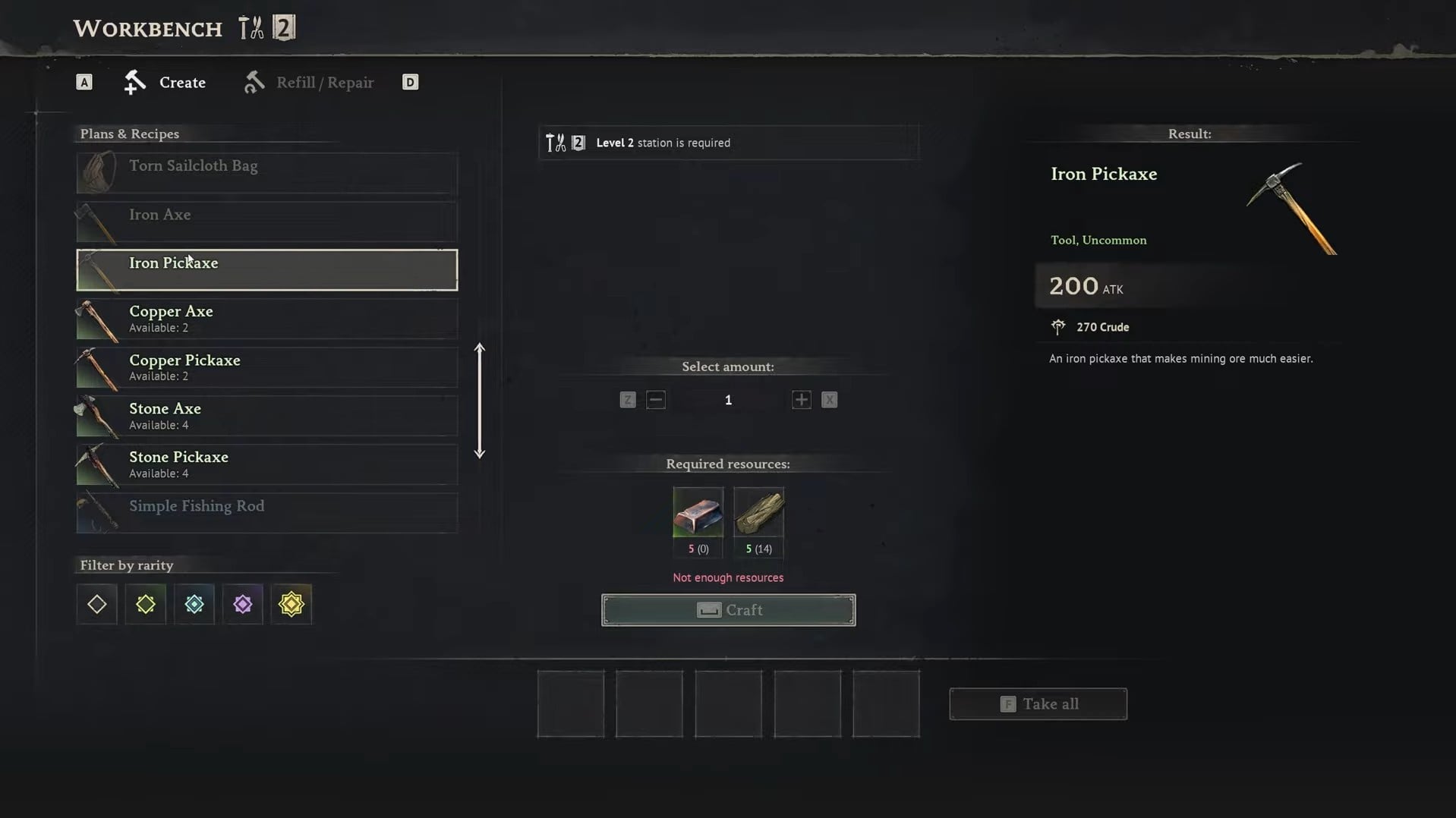The height and width of the screenshot is (818, 1456).
Task: Select the Copper Pickaxe recipe
Action: [266, 367]
